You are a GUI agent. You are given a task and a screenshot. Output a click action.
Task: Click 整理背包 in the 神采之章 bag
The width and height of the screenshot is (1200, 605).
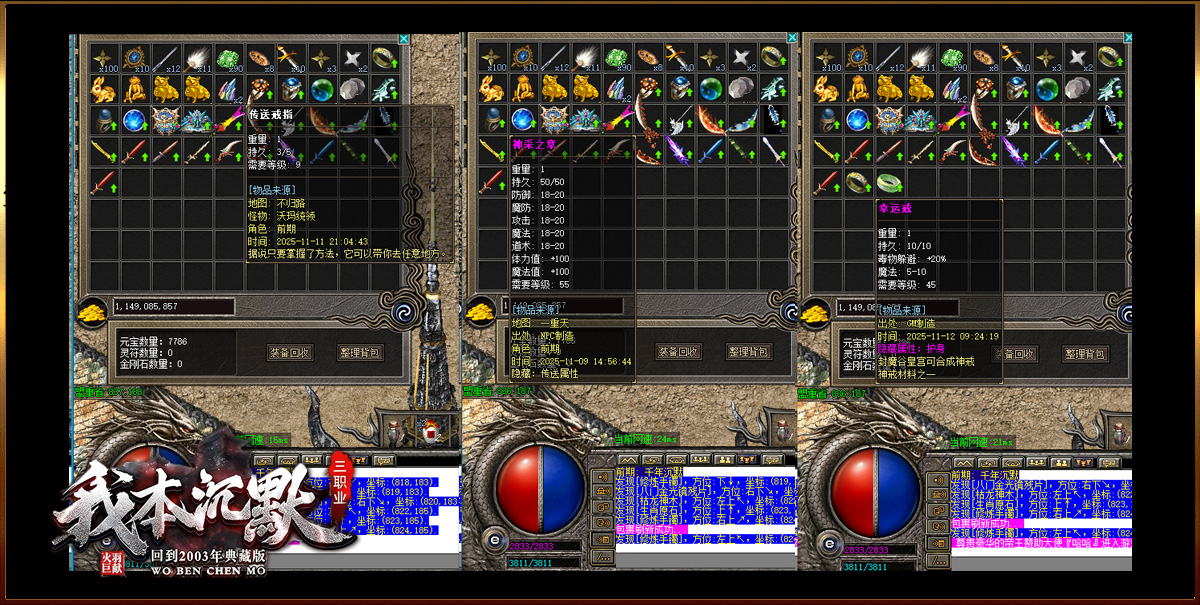pos(749,352)
